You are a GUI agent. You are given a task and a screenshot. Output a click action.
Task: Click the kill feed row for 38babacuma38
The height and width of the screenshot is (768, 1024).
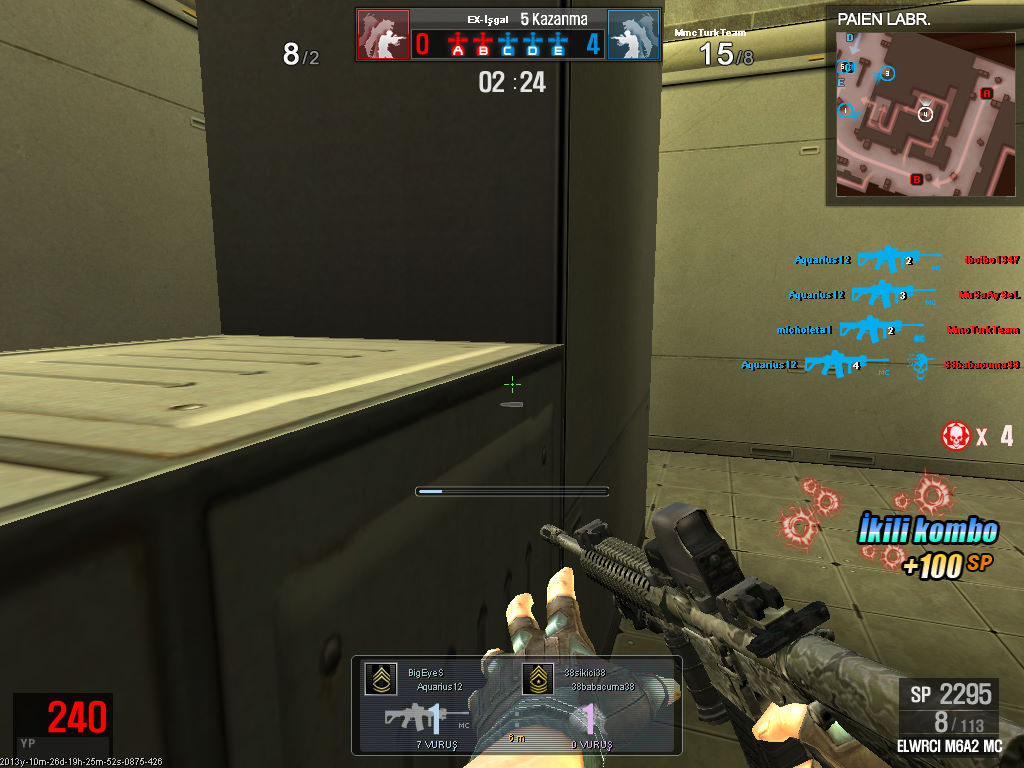point(880,365)
